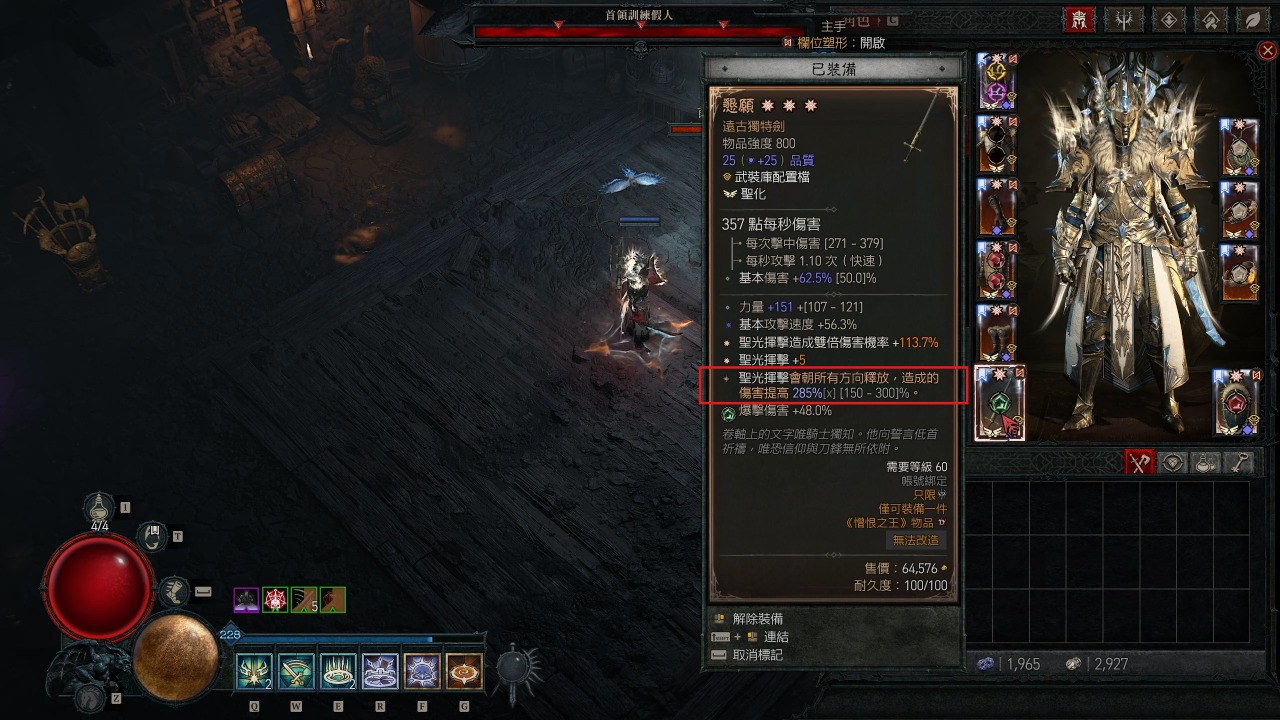Select the helm slot with yellow and purple gems
Image resolution: width=1280 pixels, height=720 pixels.
pyautogui.click(x=996, y=81)
